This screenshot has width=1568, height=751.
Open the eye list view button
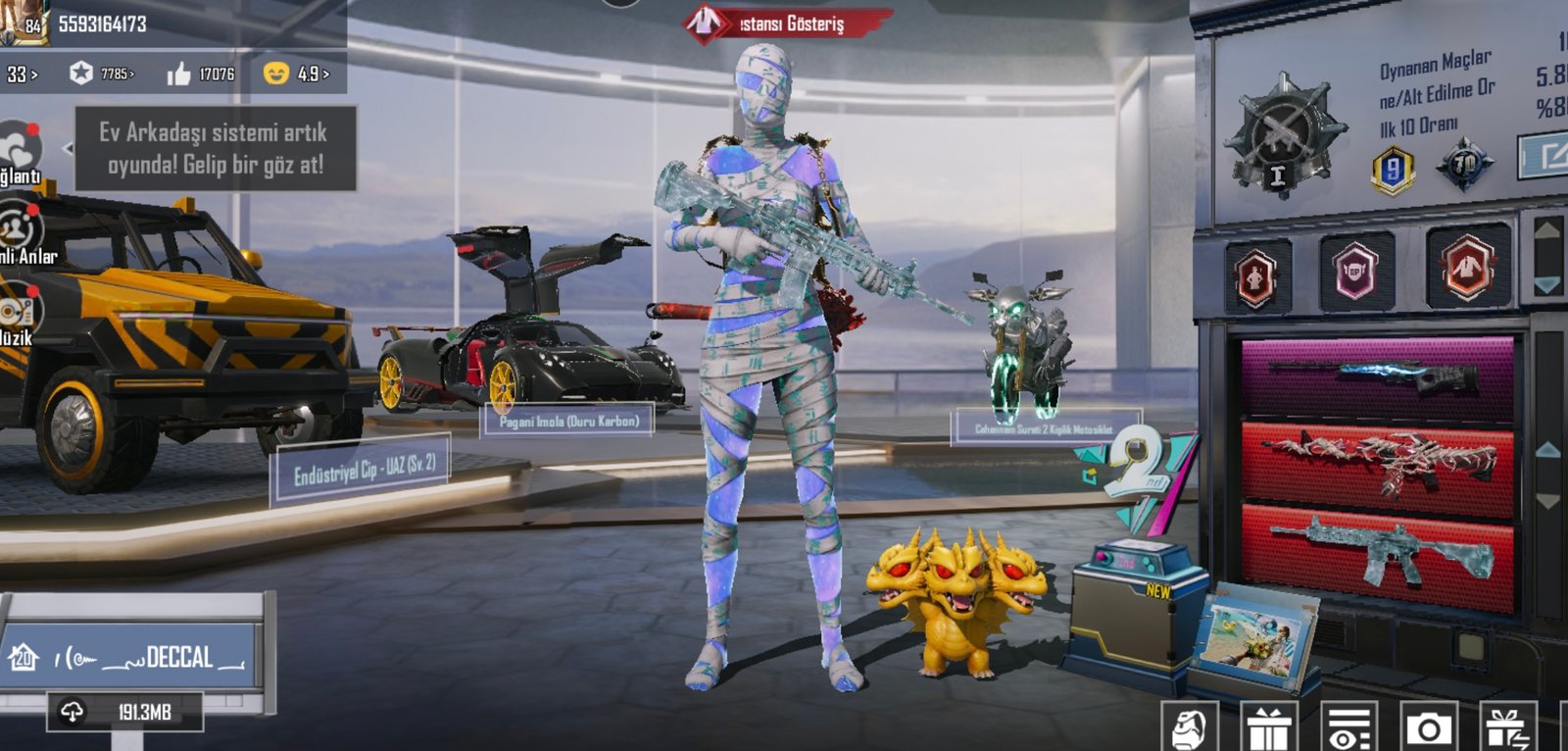point(1348,727)
